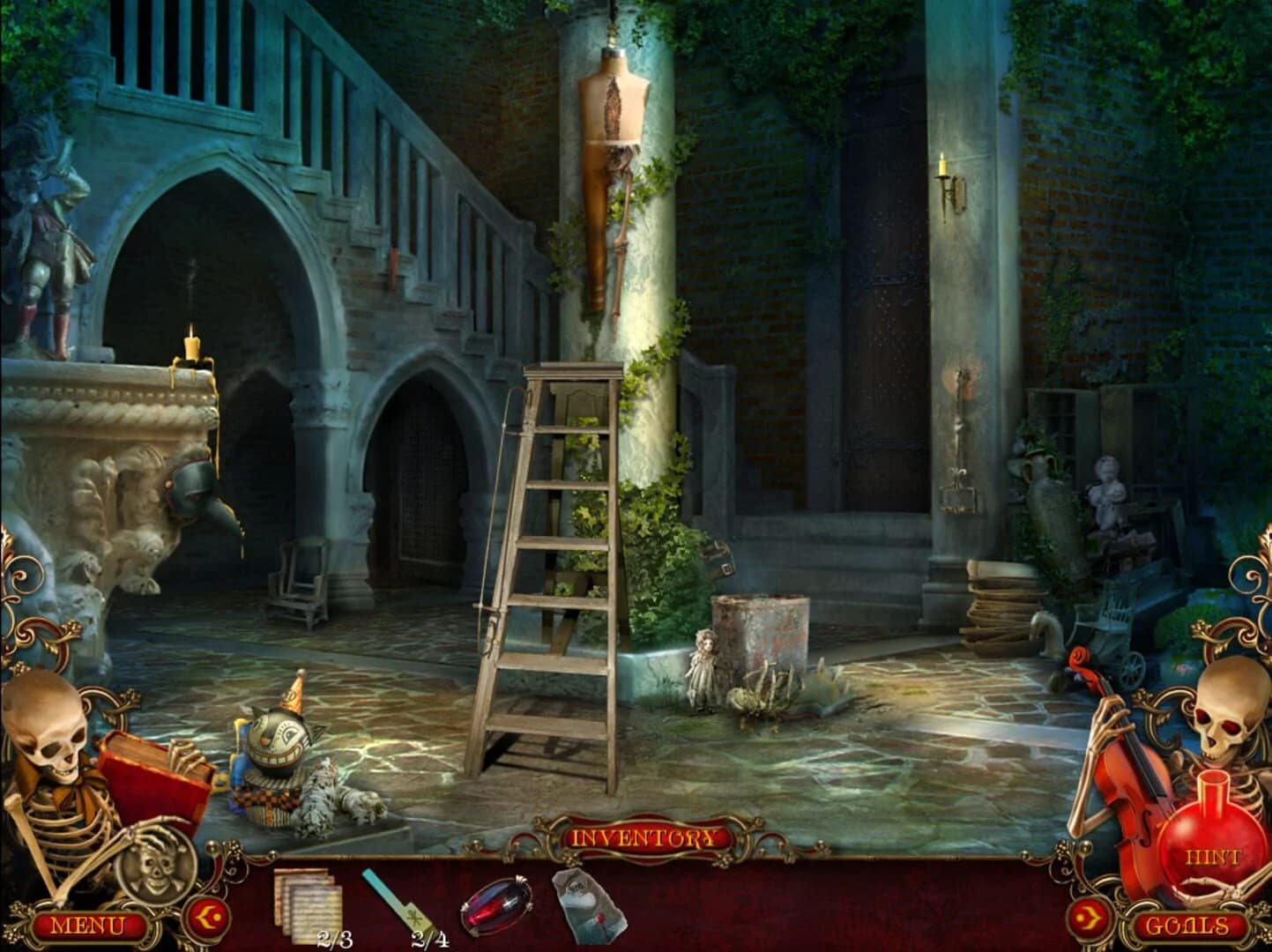
Task: Open the Goals panel
Action: [1188, 926]
